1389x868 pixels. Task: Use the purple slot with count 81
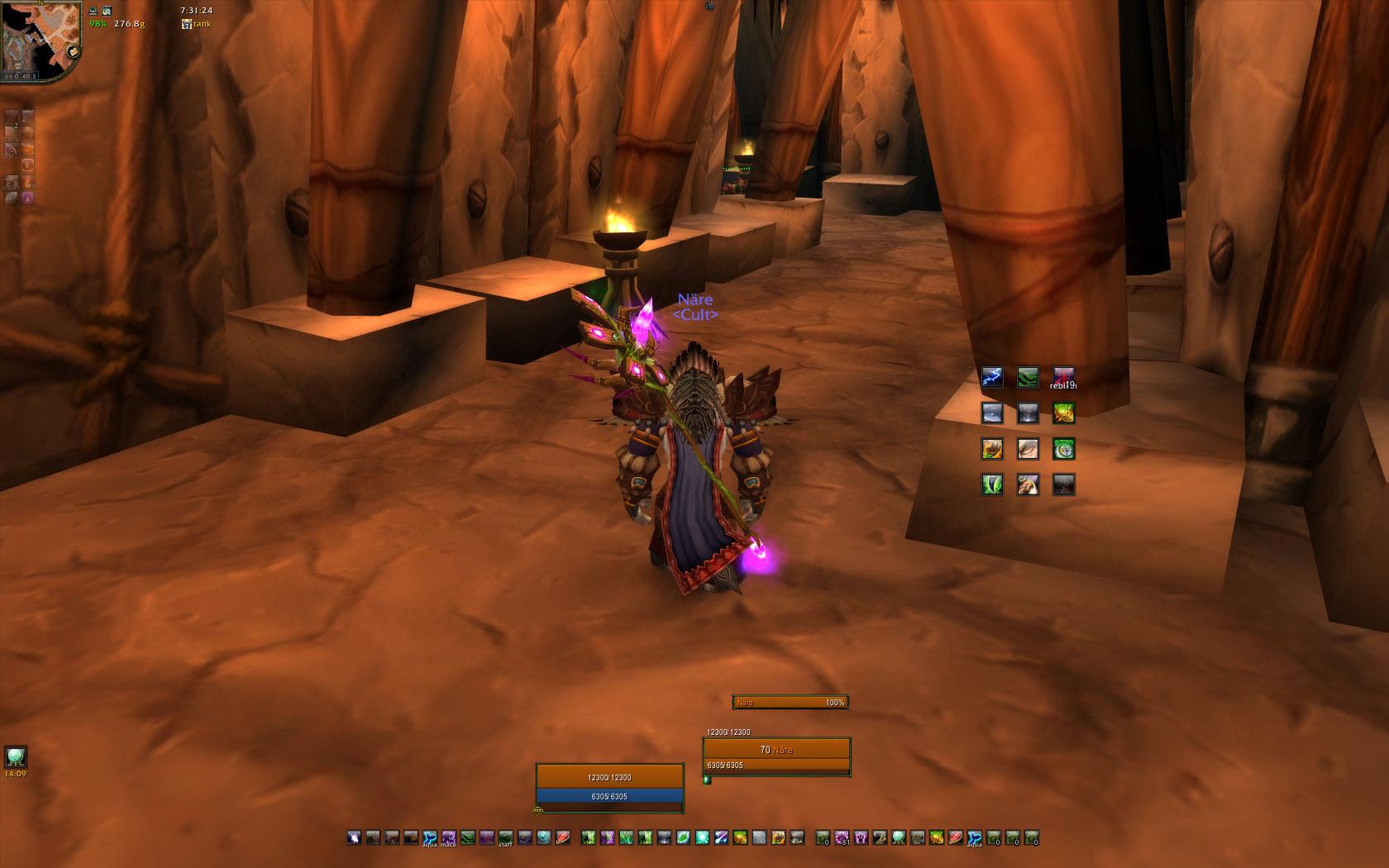[x=842, y=837]
